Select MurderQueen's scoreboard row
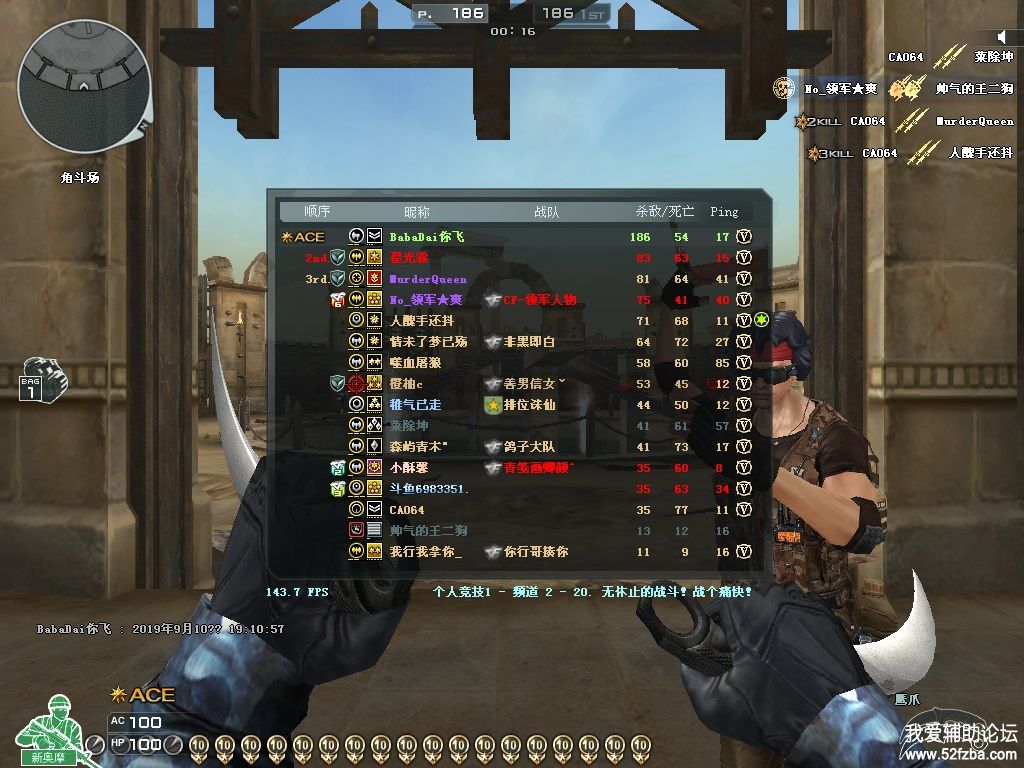The height and width of the screenshot is (768, 1024). tap(428, 279)
